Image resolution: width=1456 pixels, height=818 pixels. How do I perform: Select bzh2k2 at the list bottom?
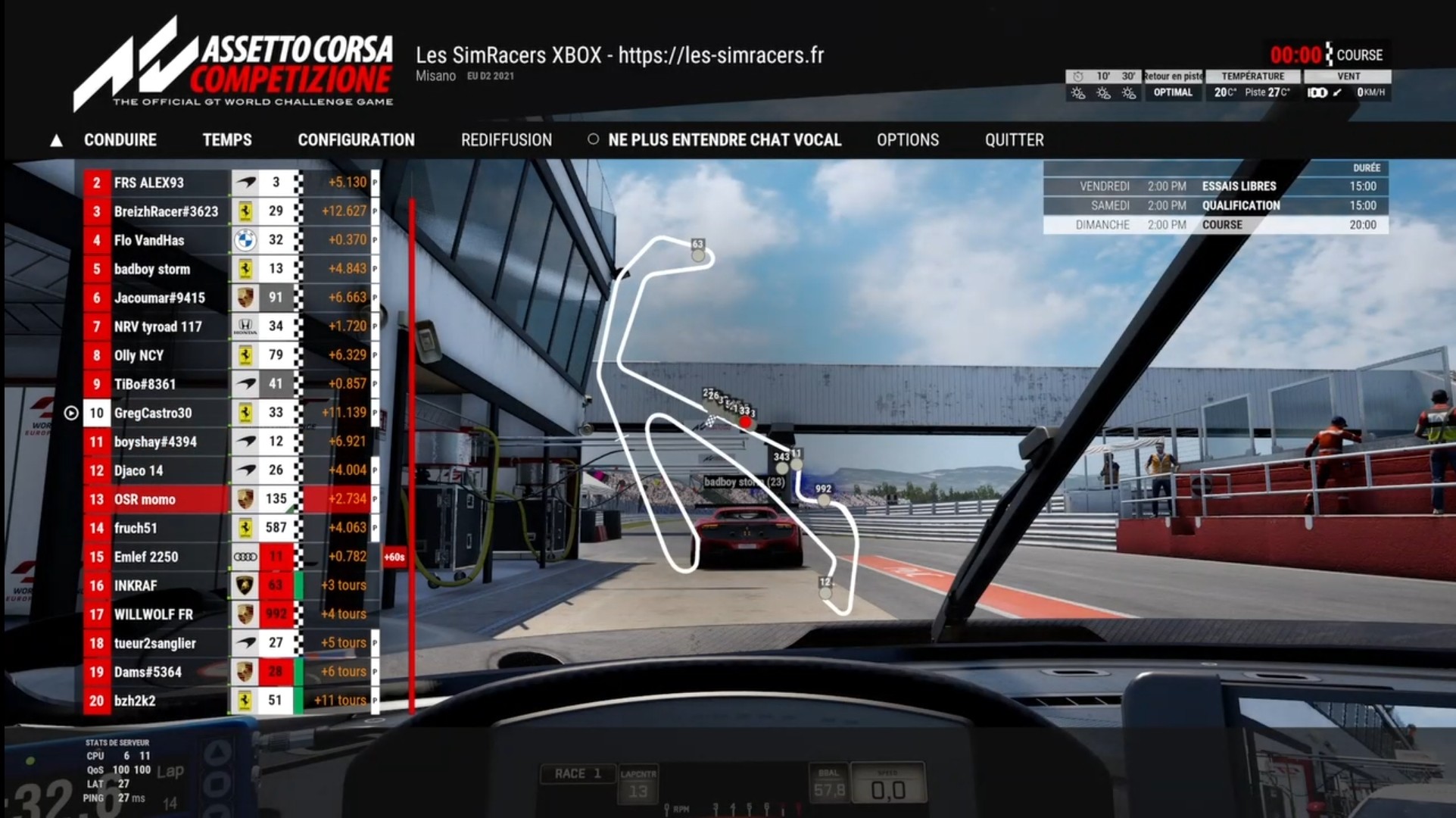pyautogui.click(x=135, y=701)
